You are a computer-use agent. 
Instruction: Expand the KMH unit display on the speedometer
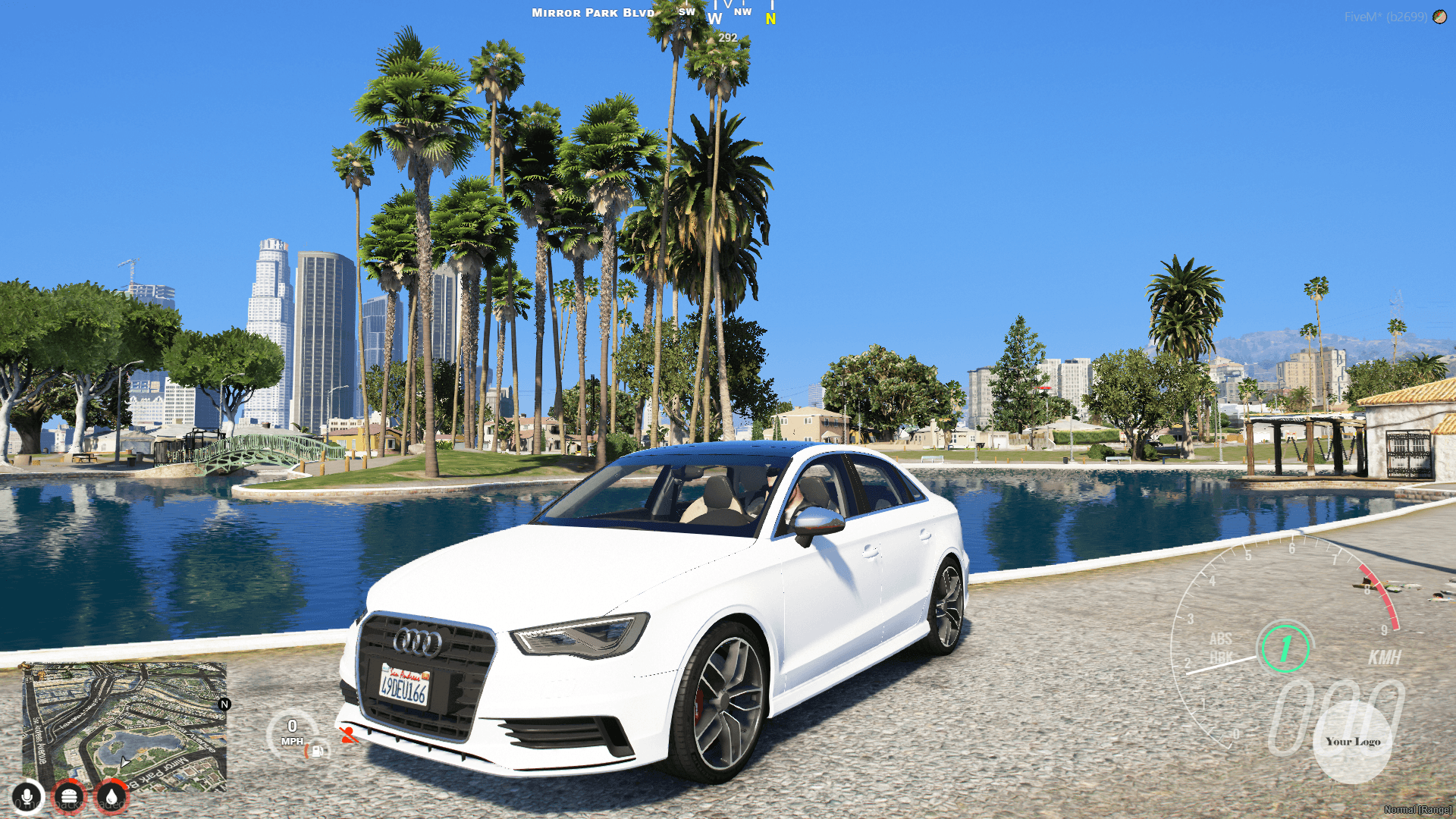pyautogui.click(x=1385, y=658)
